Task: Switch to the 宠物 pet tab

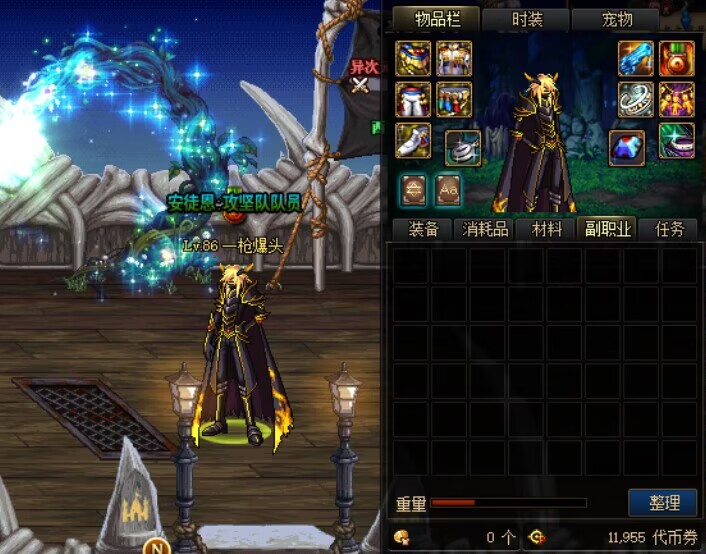Action: pyautogui.click(x=614, y=19)
